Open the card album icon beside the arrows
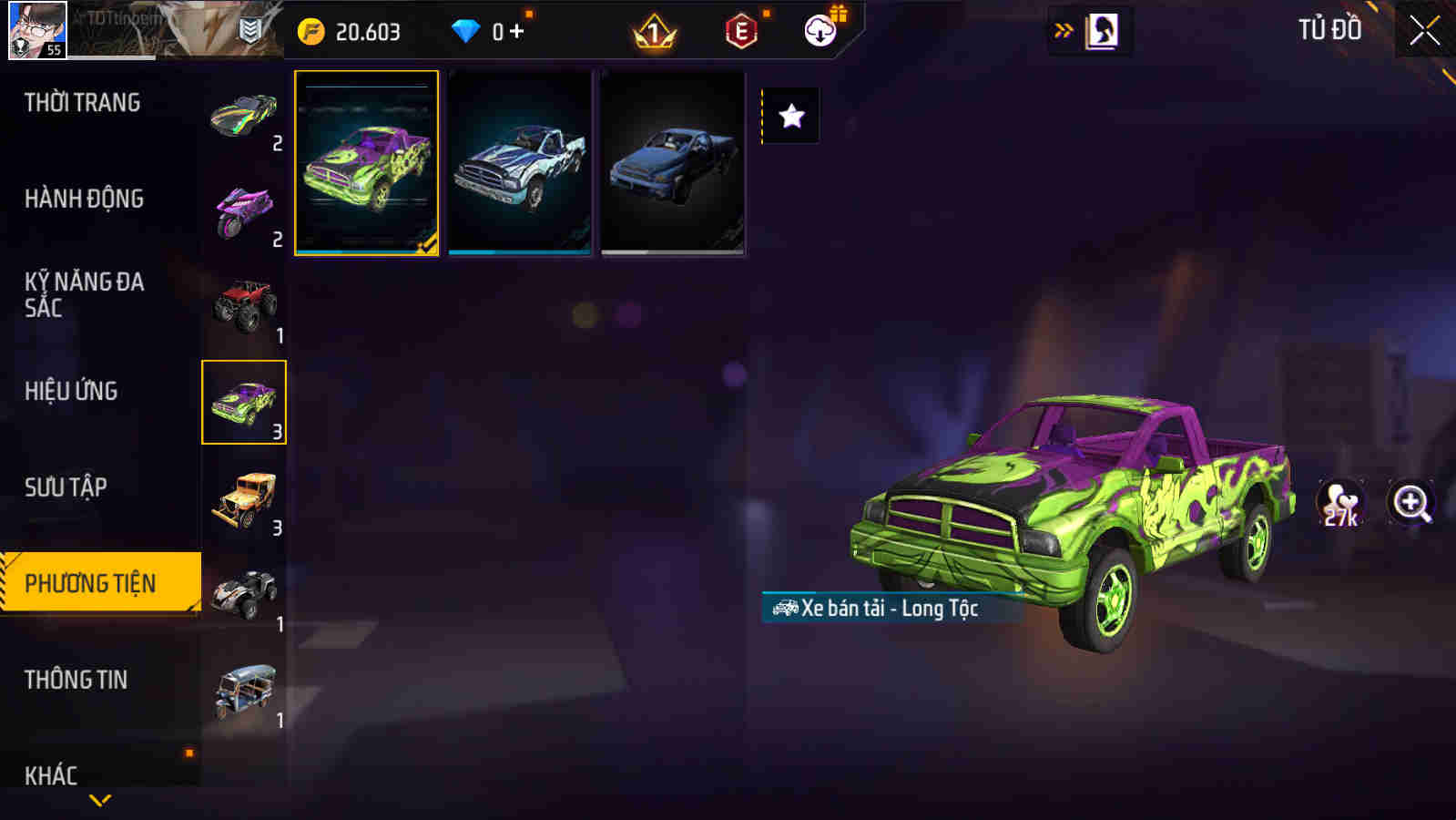 (1102, 28)
